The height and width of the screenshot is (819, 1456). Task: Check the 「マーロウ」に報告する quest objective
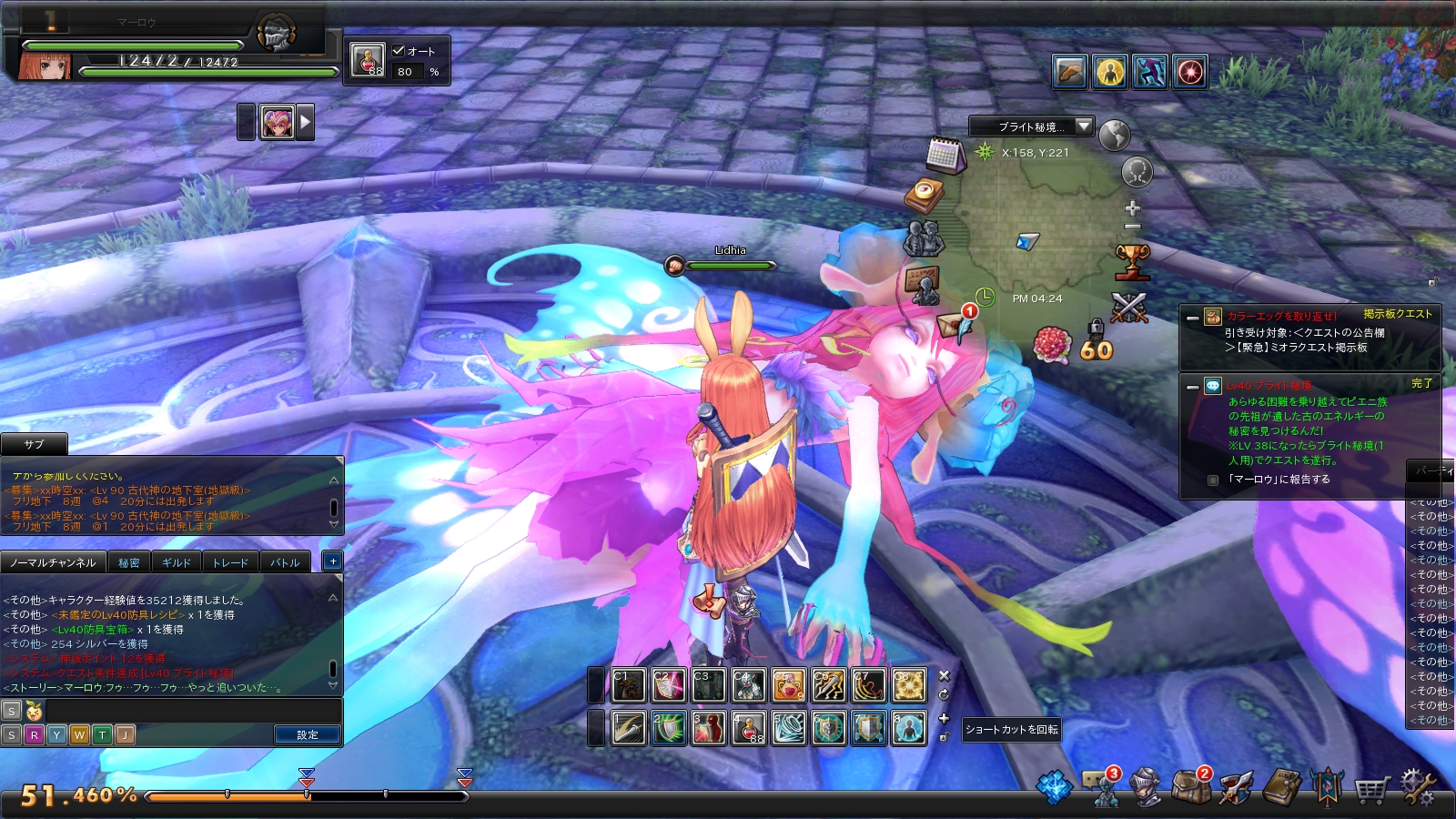click(x=1213, y=480)
